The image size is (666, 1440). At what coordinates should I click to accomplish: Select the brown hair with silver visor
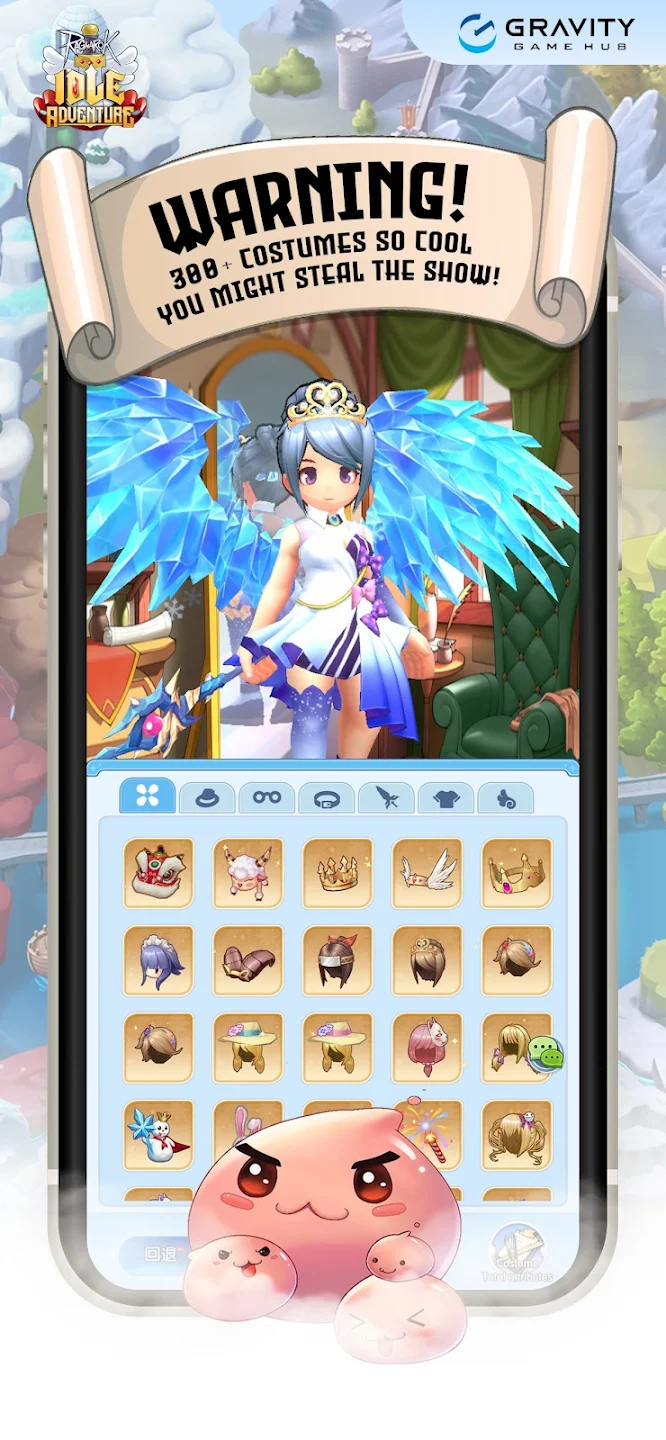point(338,960)
